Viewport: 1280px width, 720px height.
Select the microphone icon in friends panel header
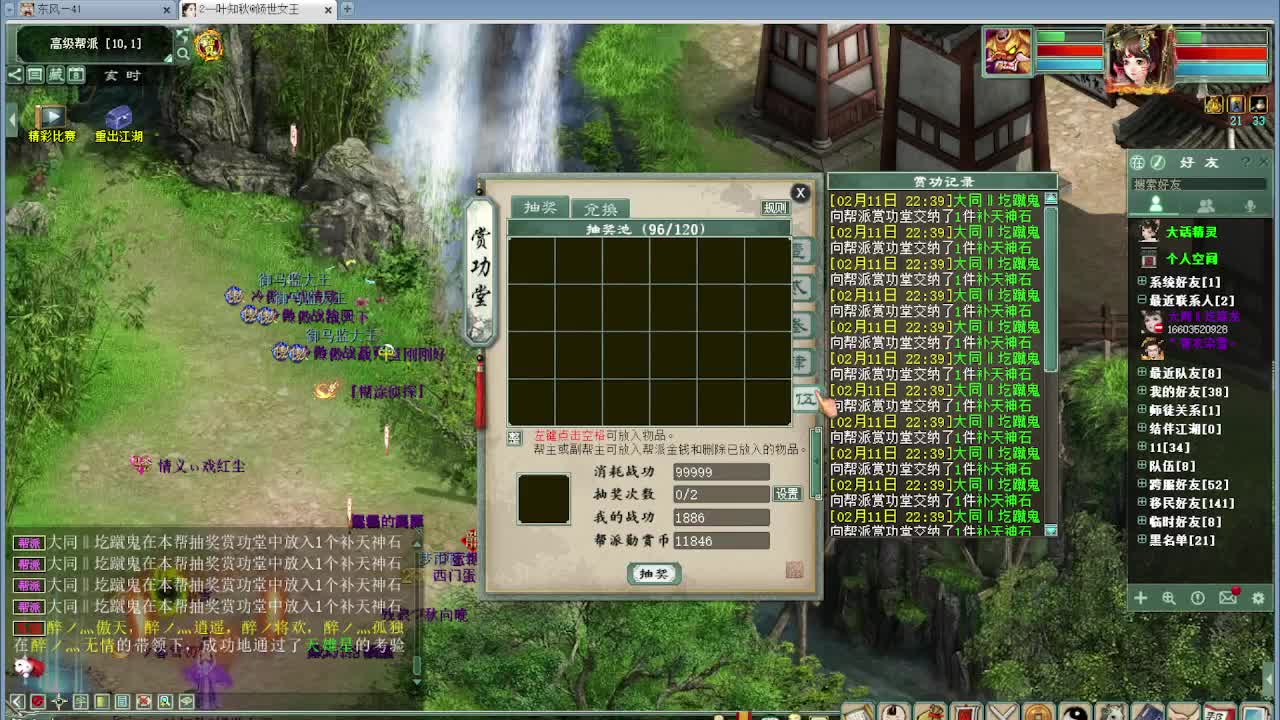point(1250,203)
